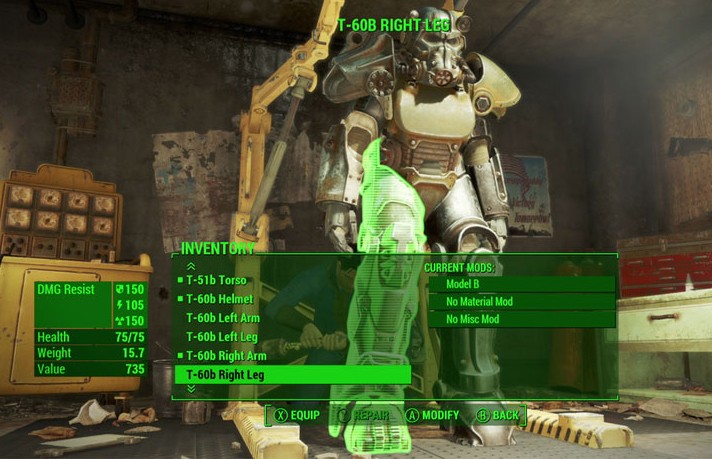Pick the T-60b Left Leg entry
Image resolution: width=712 pixels, height=459 pixels.
(221, 337)
